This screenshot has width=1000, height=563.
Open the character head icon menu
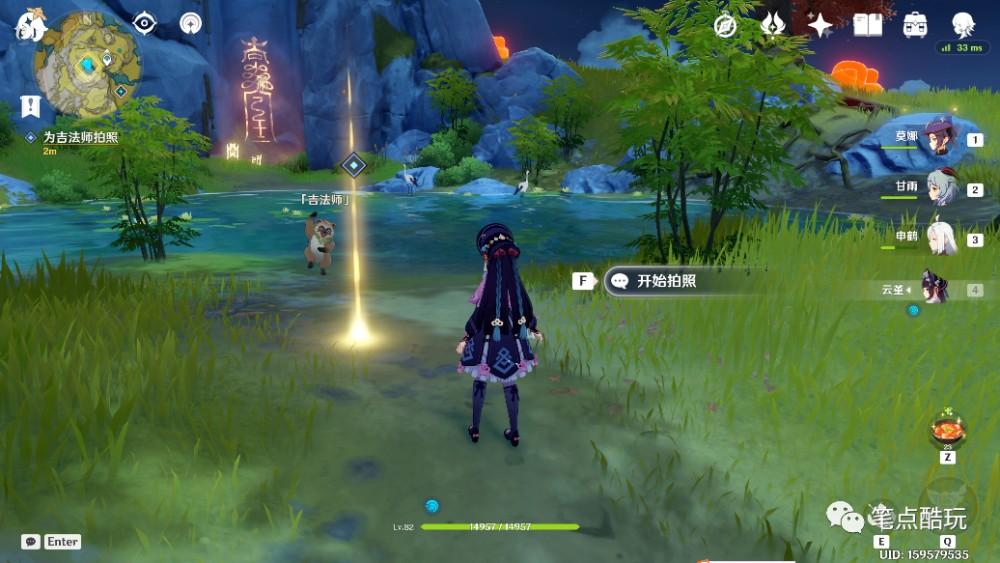tap(963, 26)
